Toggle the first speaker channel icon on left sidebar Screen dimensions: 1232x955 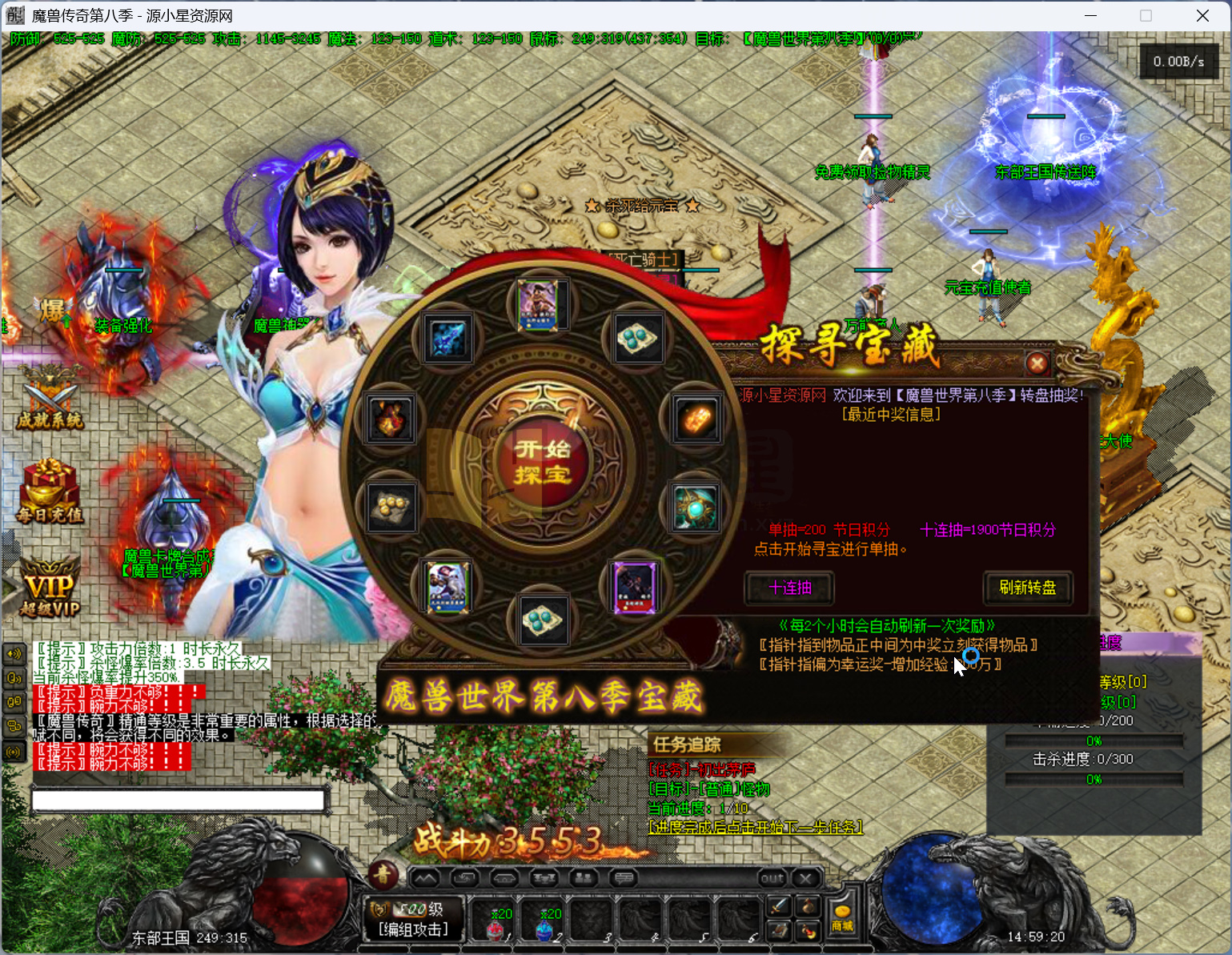click(14, 654)
